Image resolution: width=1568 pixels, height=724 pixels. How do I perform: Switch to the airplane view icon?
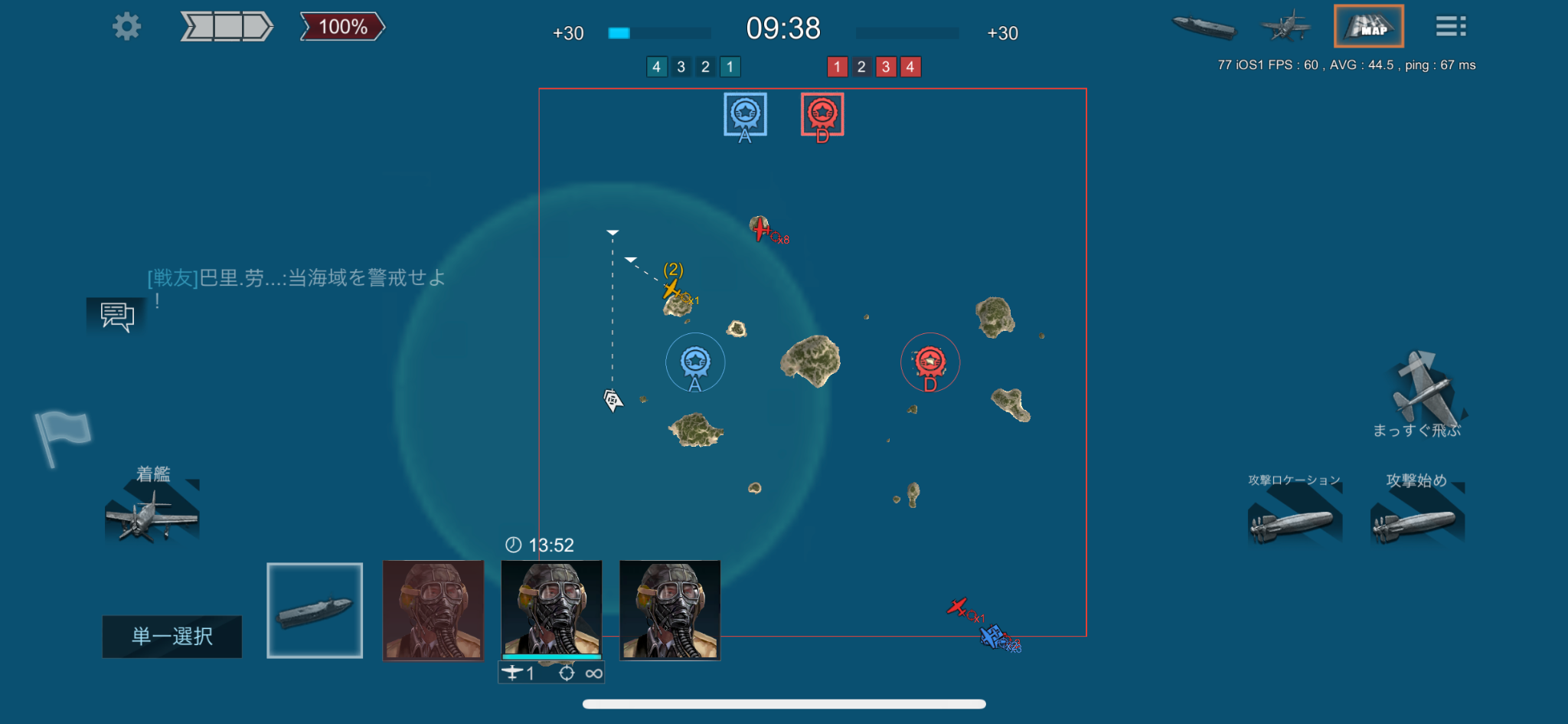pos(1286,27)
